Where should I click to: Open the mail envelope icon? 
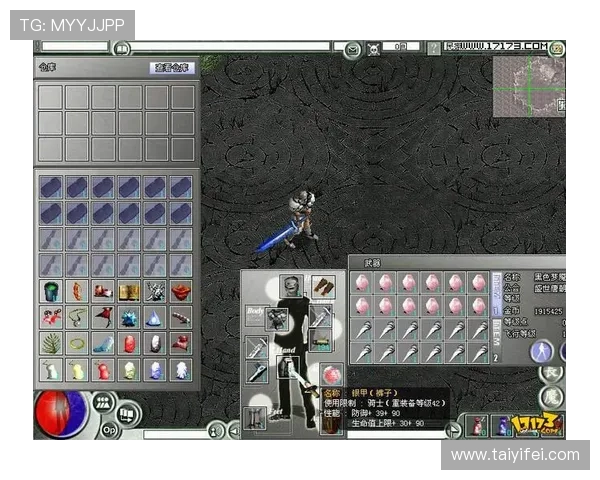tap(353, 47)
